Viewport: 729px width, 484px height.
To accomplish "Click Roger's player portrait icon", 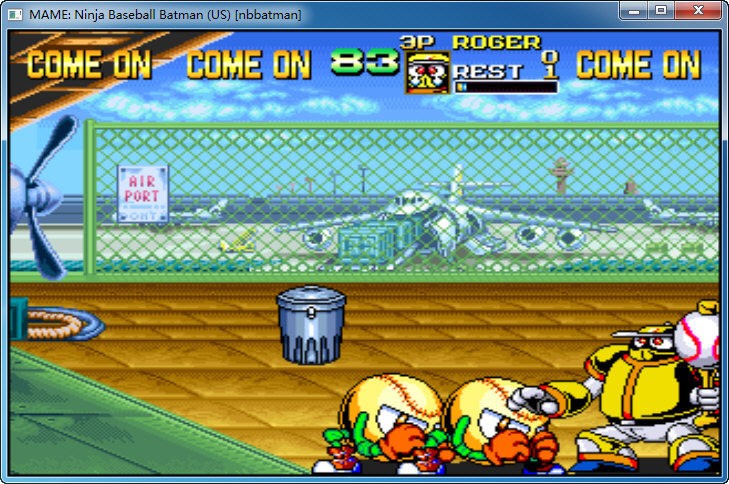I will (x=426, y=74).
